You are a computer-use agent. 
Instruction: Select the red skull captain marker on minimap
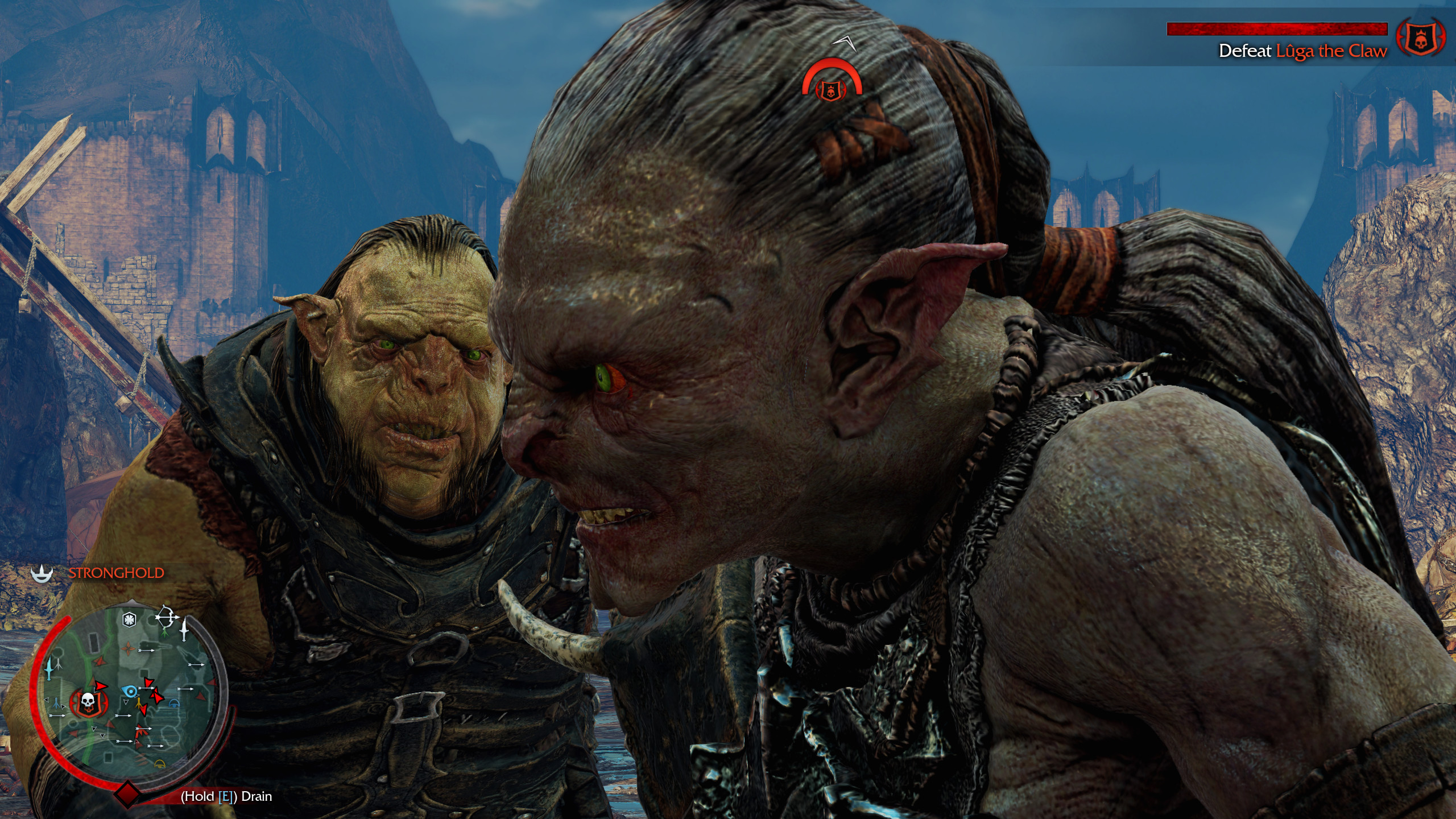pos(87,702)
